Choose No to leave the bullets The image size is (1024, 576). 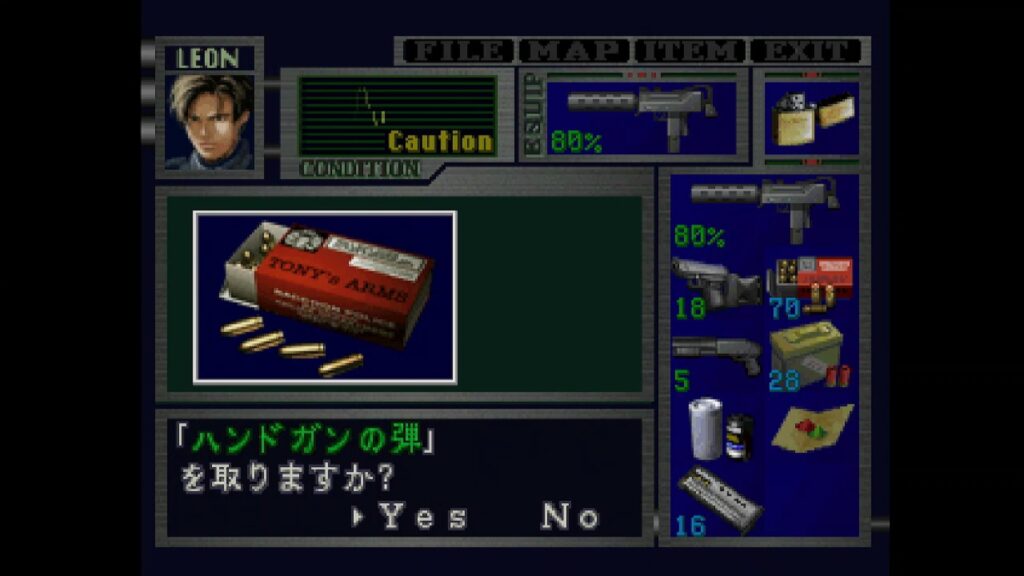(x=571, y=516)
